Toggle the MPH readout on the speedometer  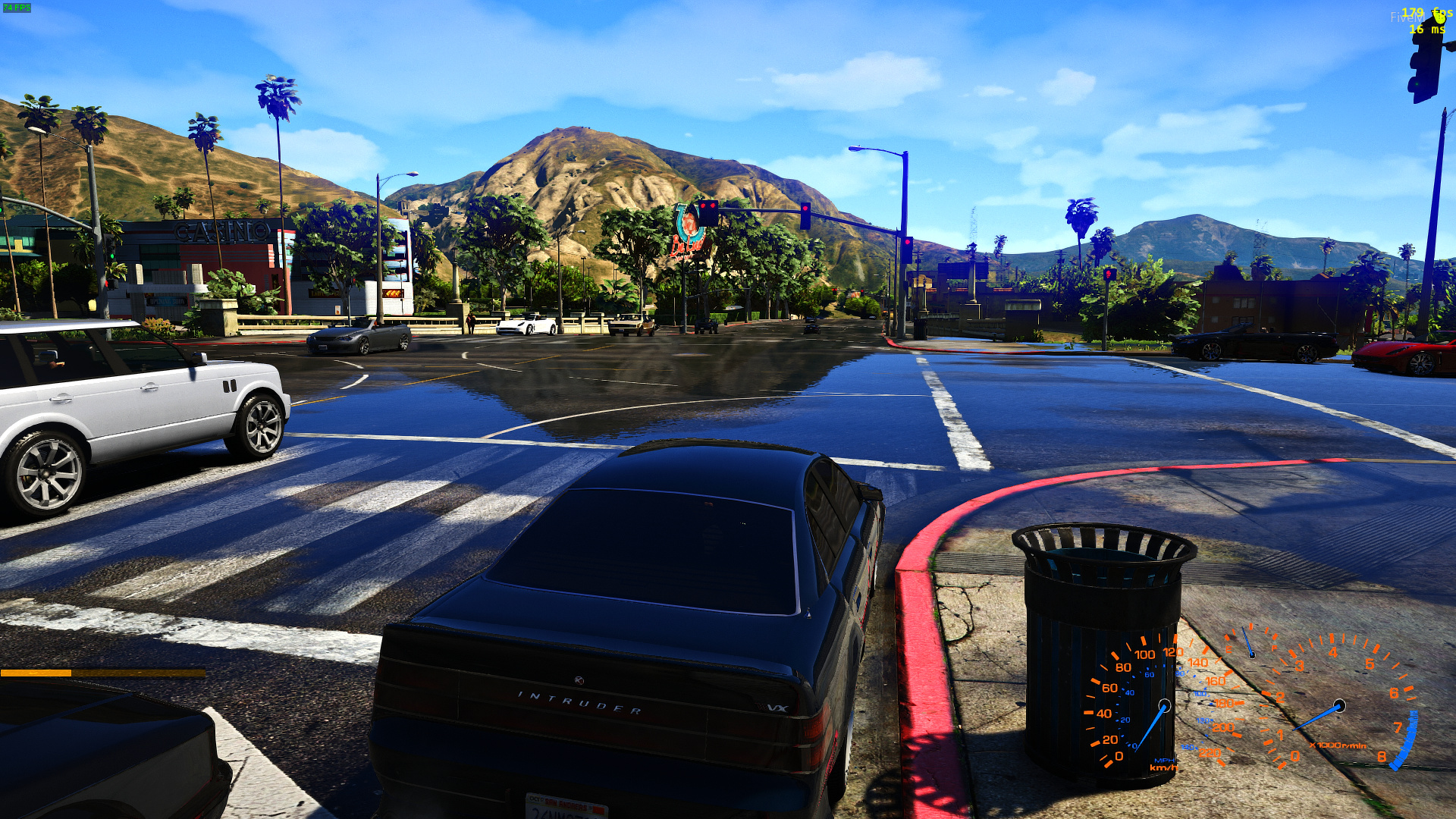click(1165, 761)
